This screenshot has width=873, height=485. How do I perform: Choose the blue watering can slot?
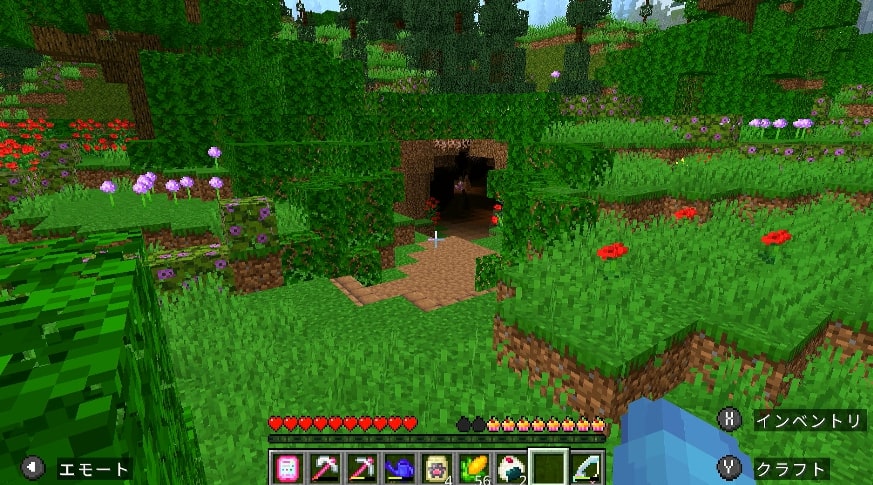[399, 468]
